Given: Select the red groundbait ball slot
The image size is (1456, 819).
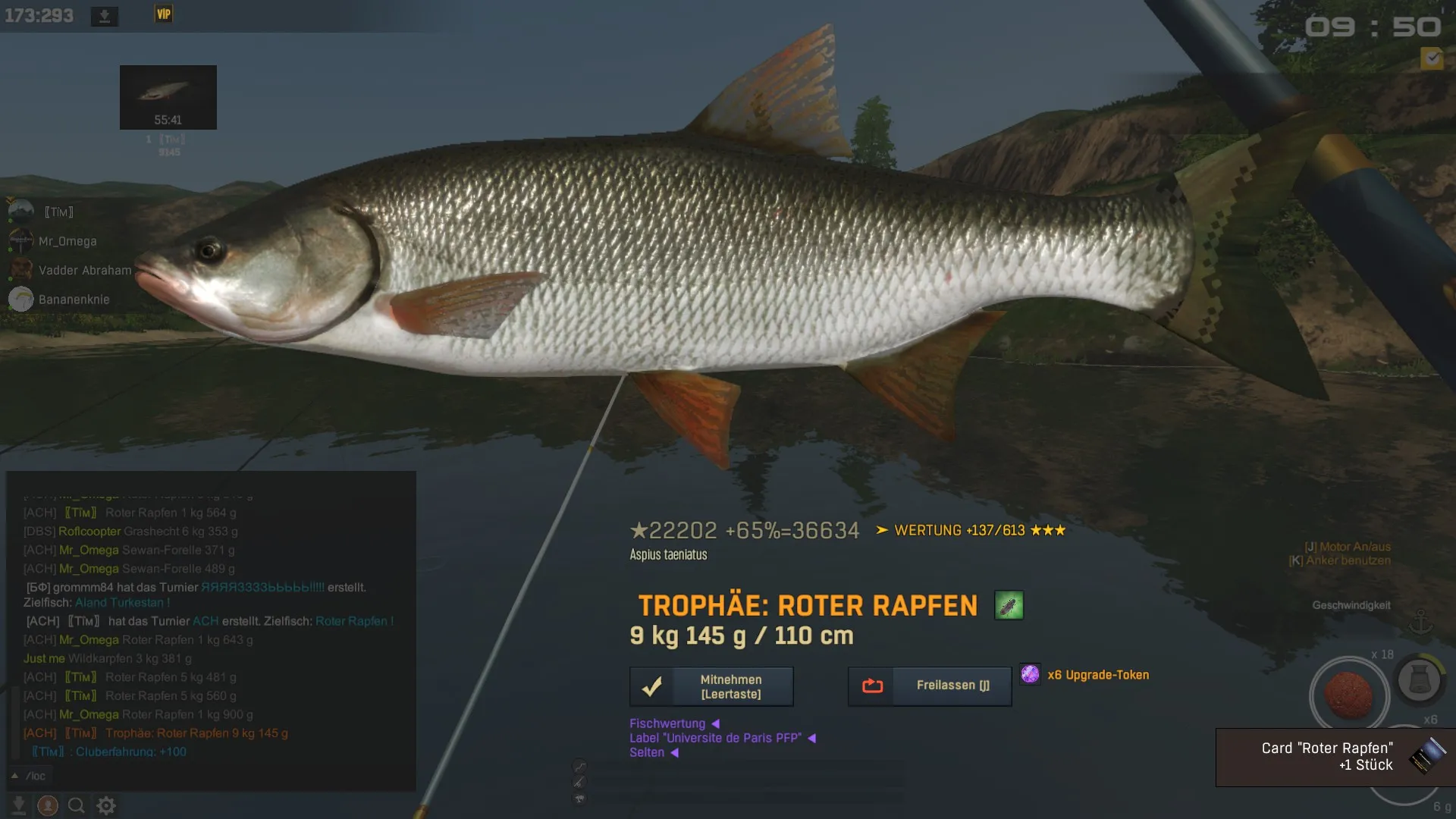Looking at the screenshot, I should [1349, 695].
